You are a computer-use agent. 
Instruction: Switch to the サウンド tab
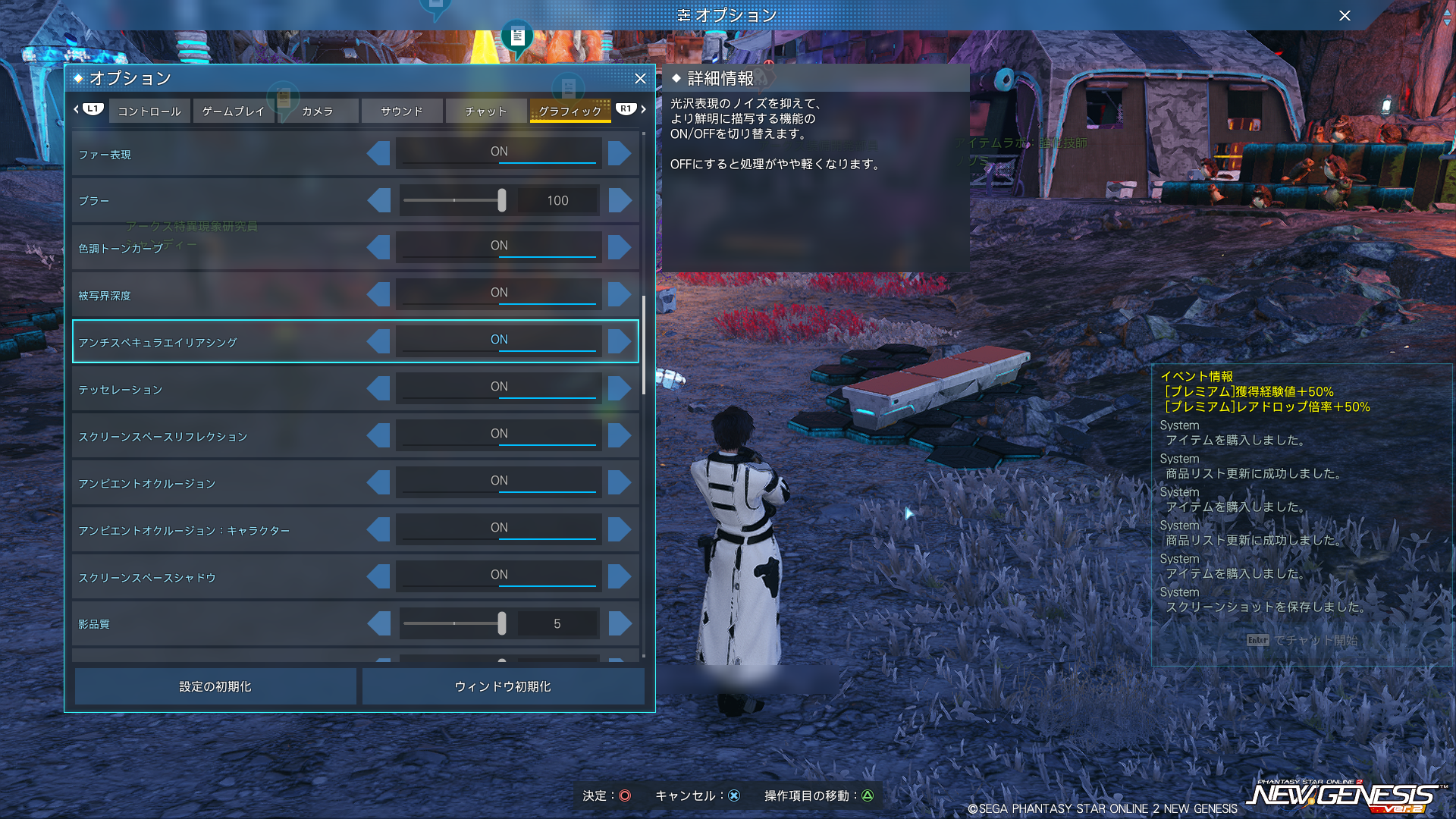click(x=402, y=111)
